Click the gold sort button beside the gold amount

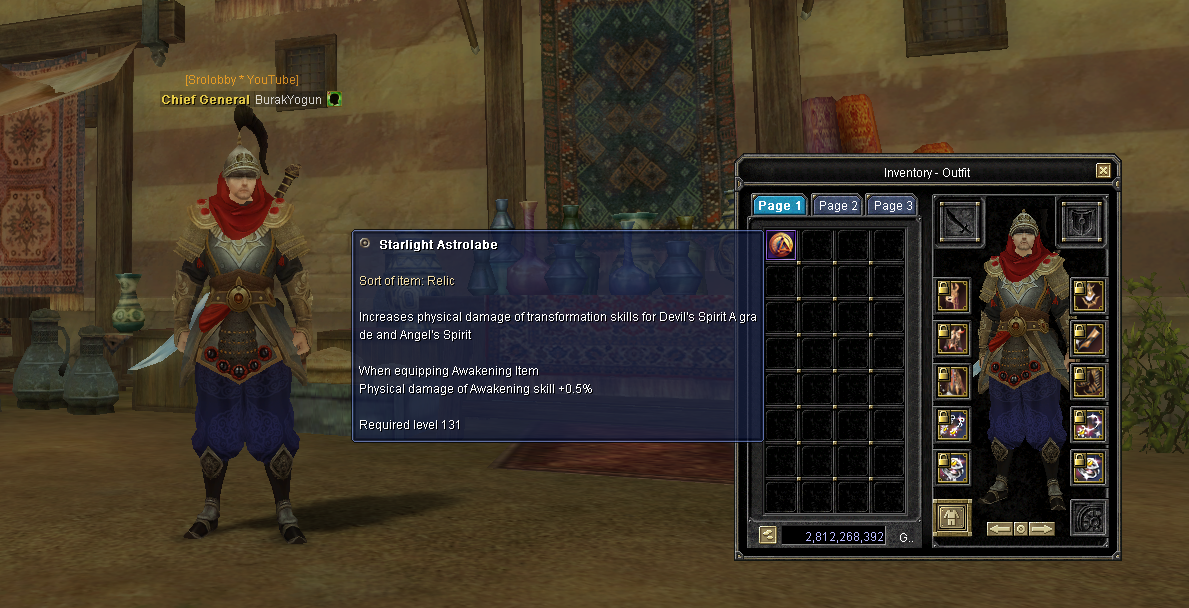767,535
